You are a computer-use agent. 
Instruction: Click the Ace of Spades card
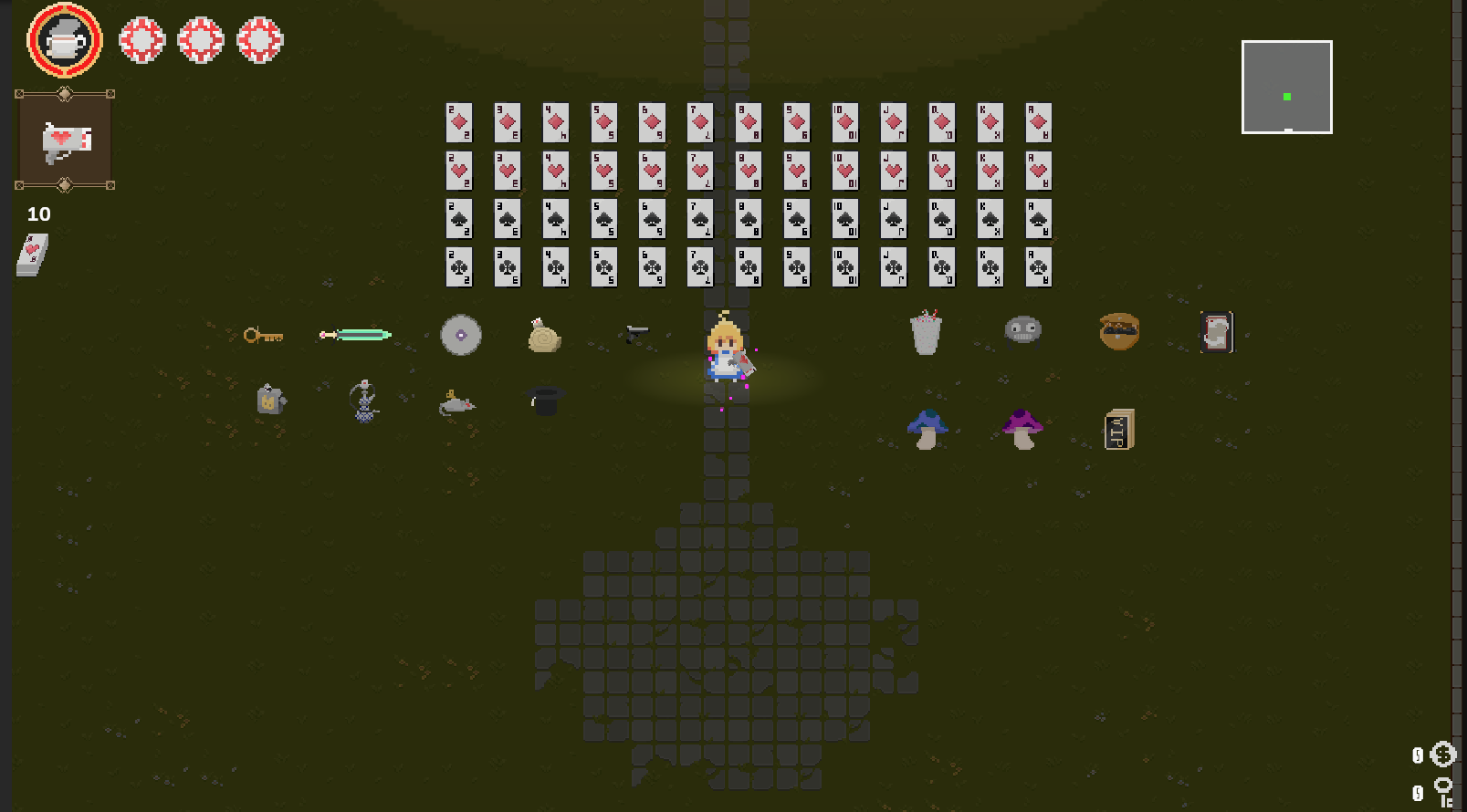pos(1038,219)
